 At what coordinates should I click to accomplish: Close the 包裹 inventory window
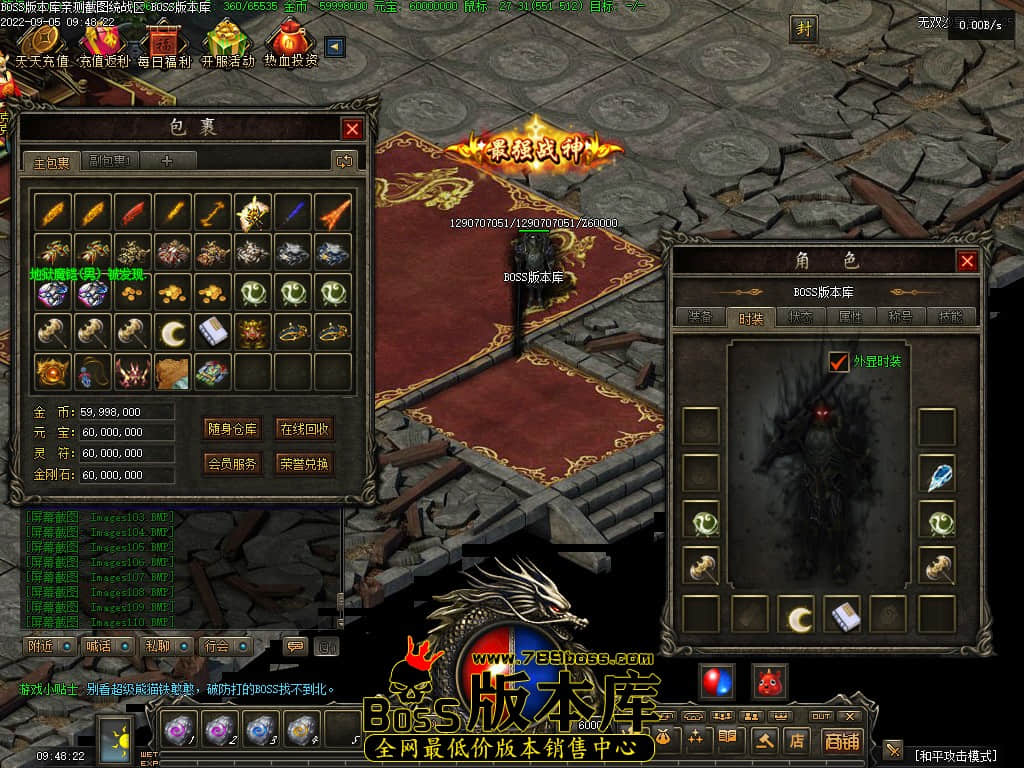pos(352,128)
